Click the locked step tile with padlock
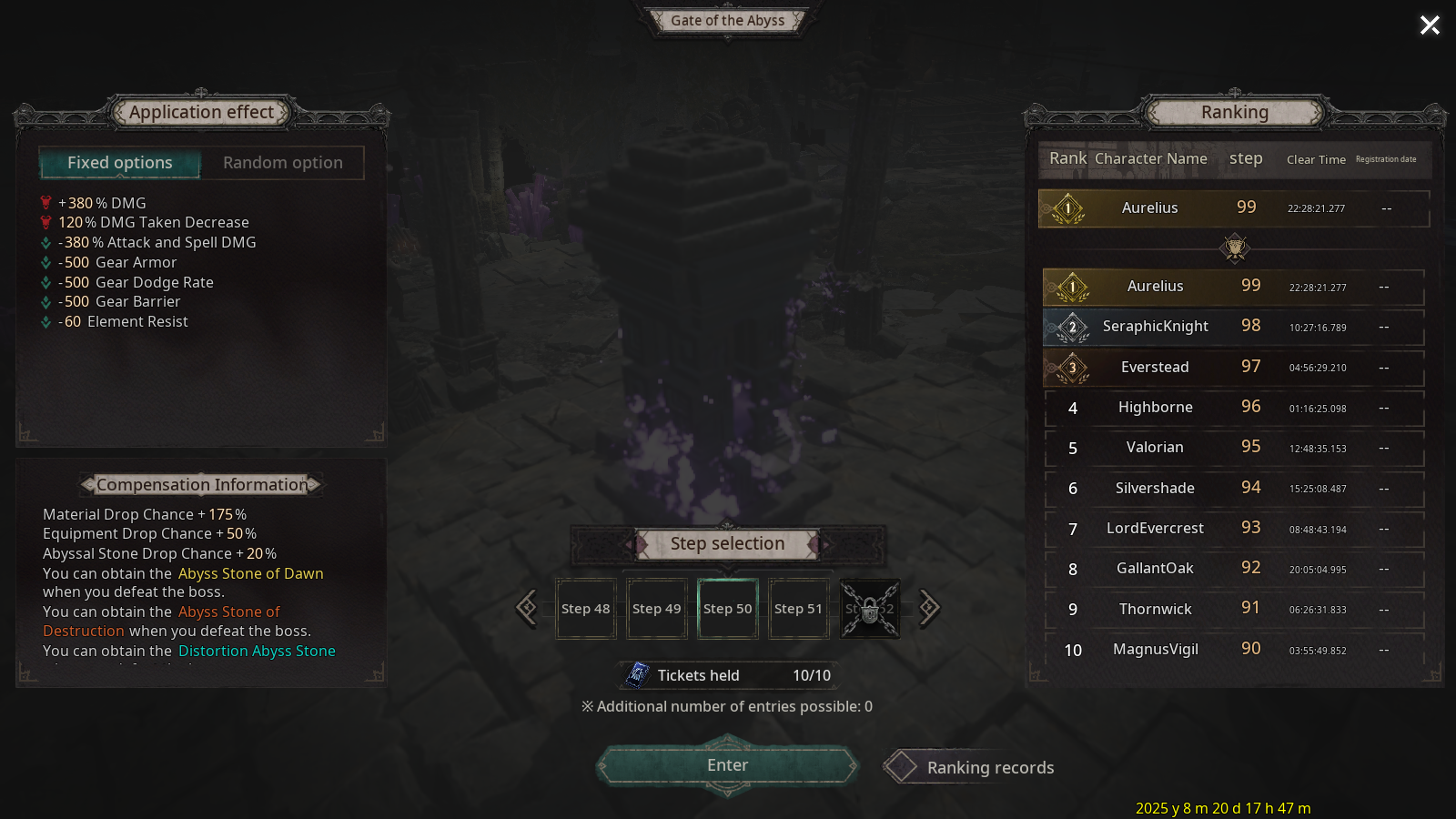The image size is (1456, 819). [870, 609]
